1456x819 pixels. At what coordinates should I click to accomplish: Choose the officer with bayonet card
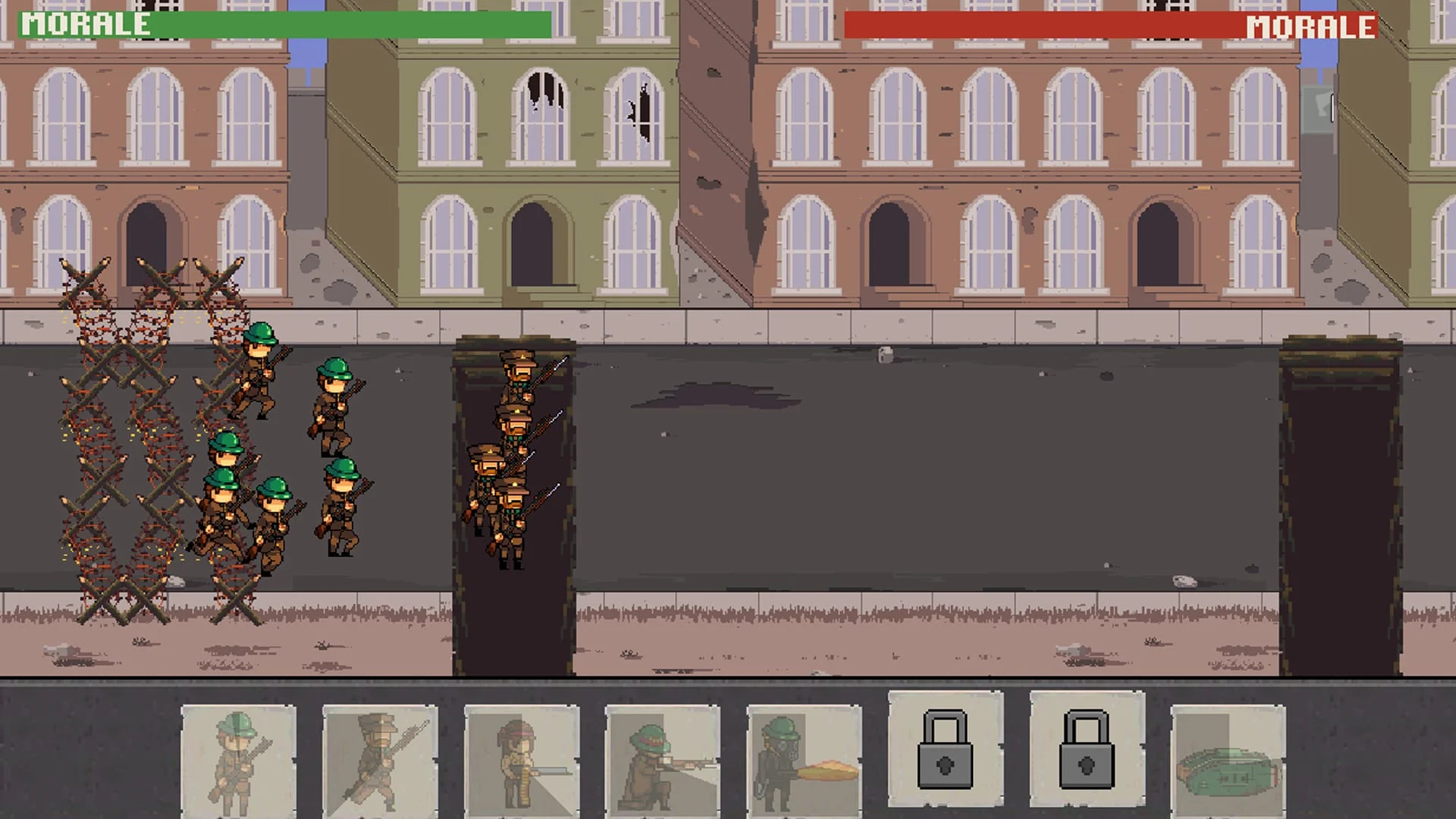379,762
